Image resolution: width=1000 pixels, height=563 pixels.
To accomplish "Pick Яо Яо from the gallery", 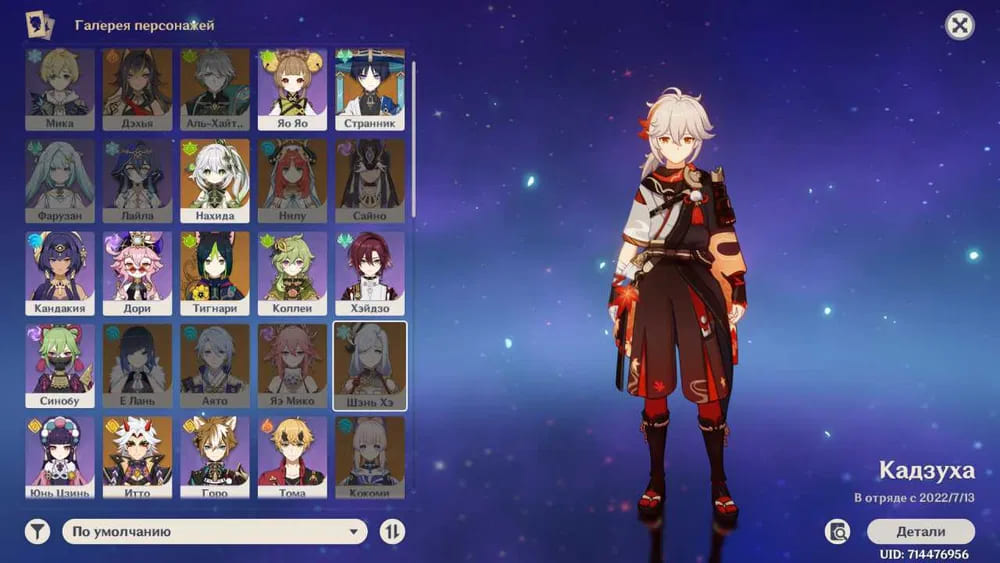I will coord(292,89).
